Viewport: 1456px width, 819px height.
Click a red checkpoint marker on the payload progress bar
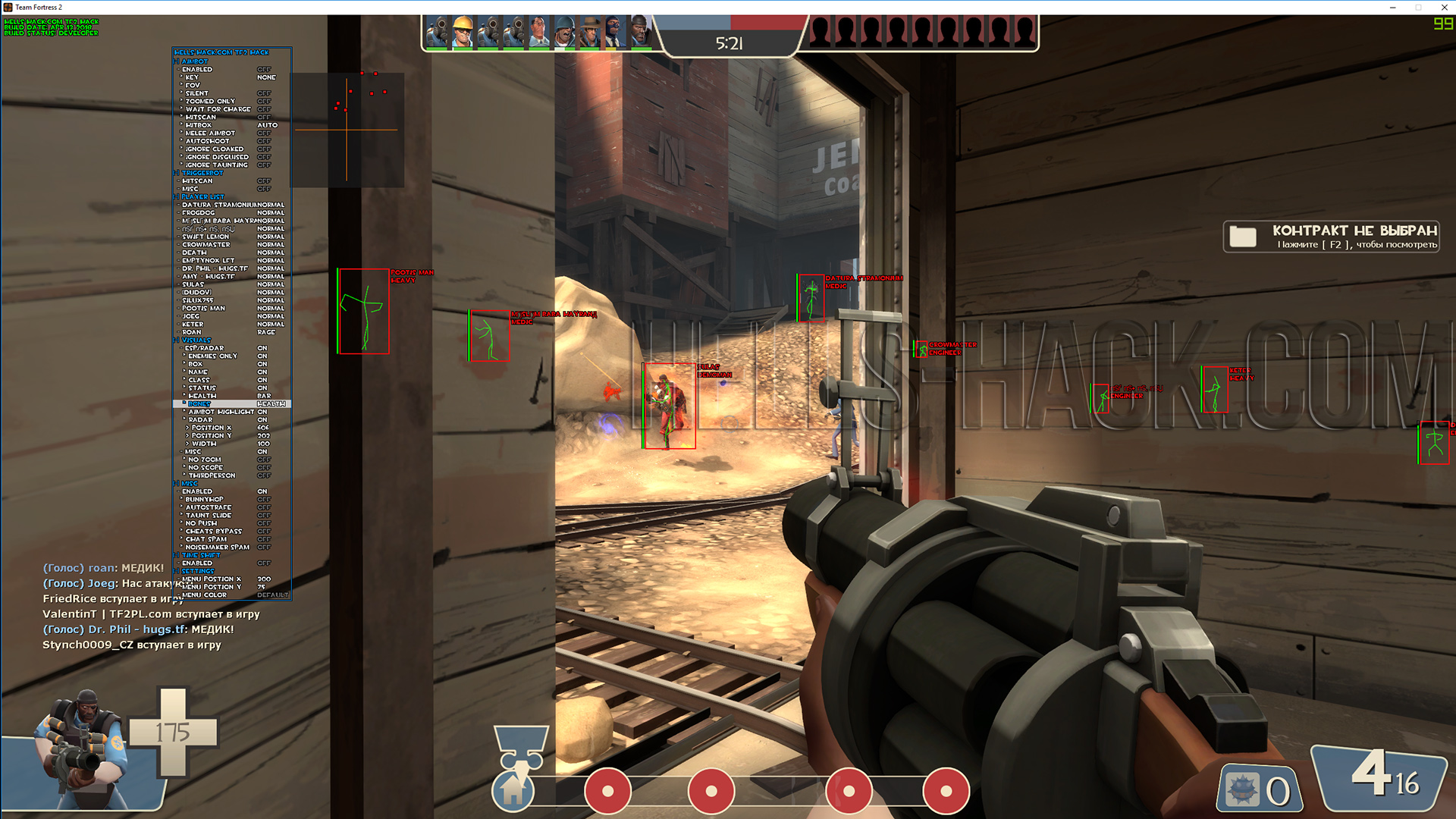coord(607,791)
